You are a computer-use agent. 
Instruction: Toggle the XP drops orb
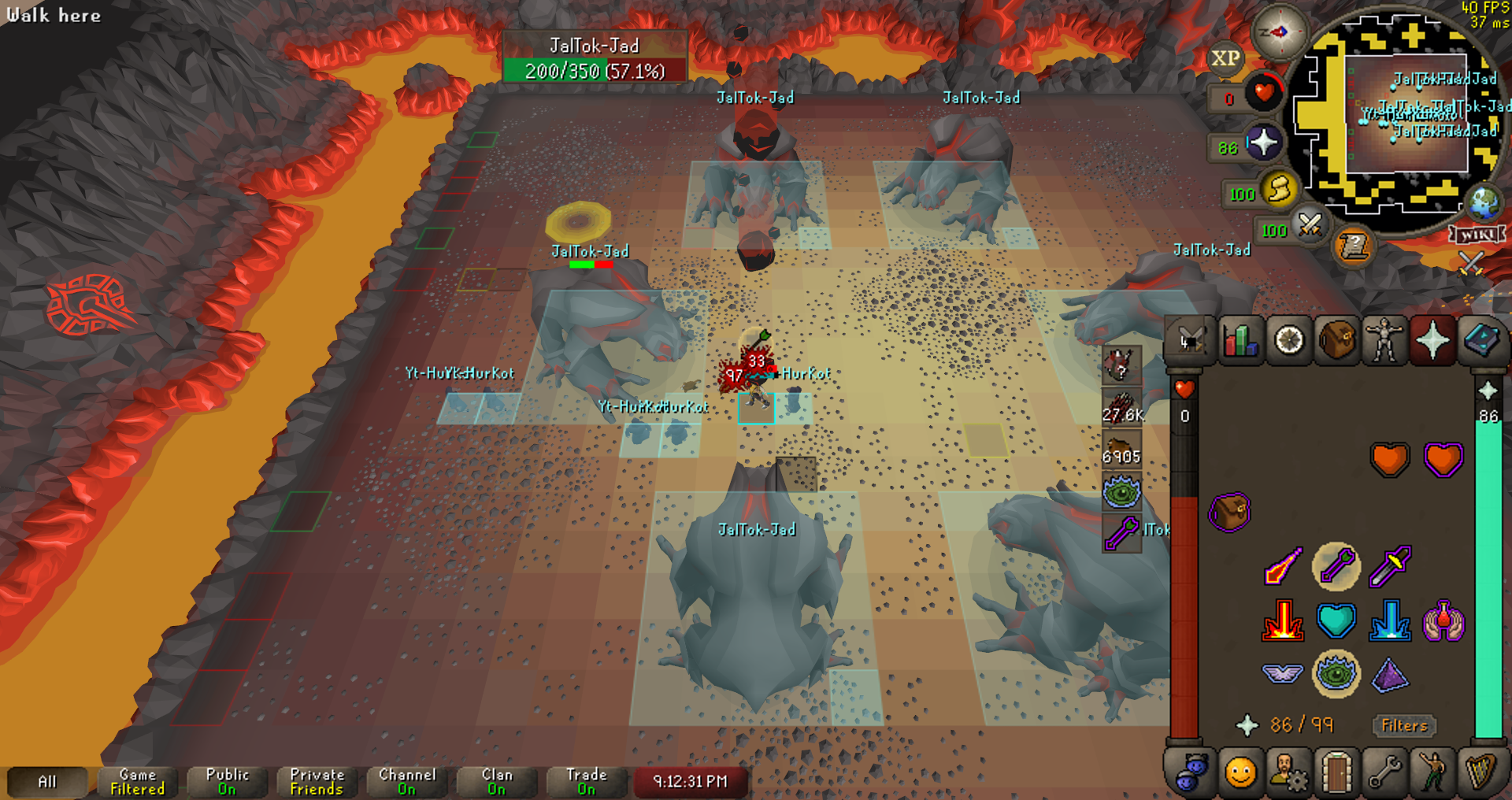1225,58
